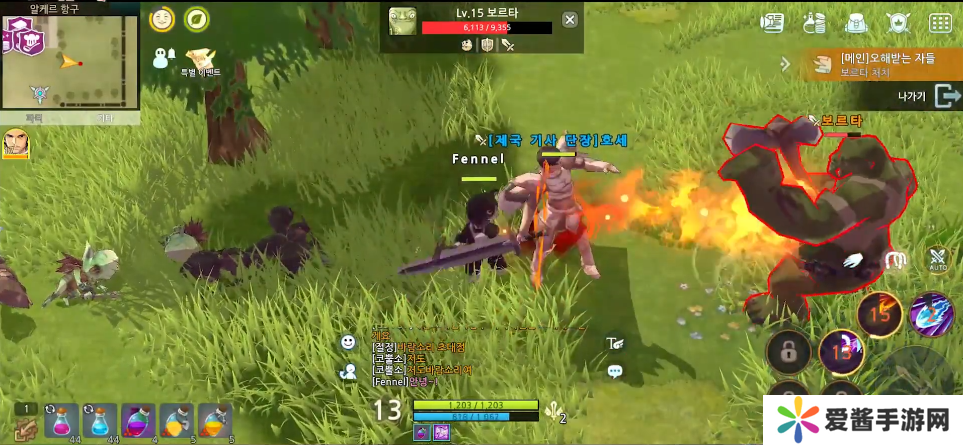Open the chat speech bubble button
This screenshot has height=445, width=963.
coord(615,371)
